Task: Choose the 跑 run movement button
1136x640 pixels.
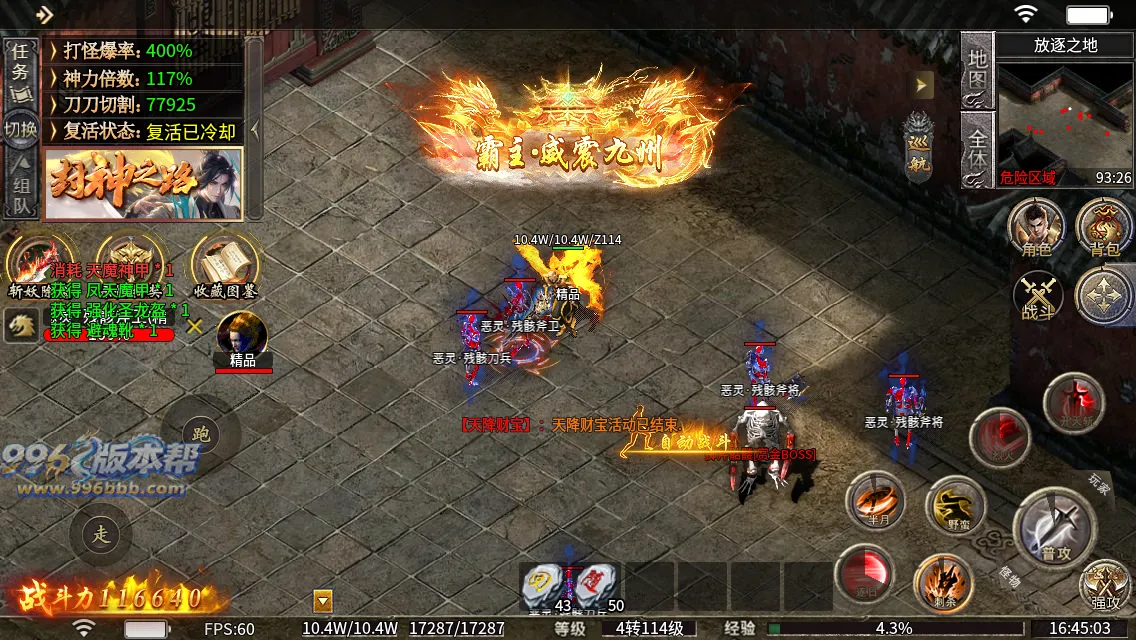Action: tap(201, 435)
